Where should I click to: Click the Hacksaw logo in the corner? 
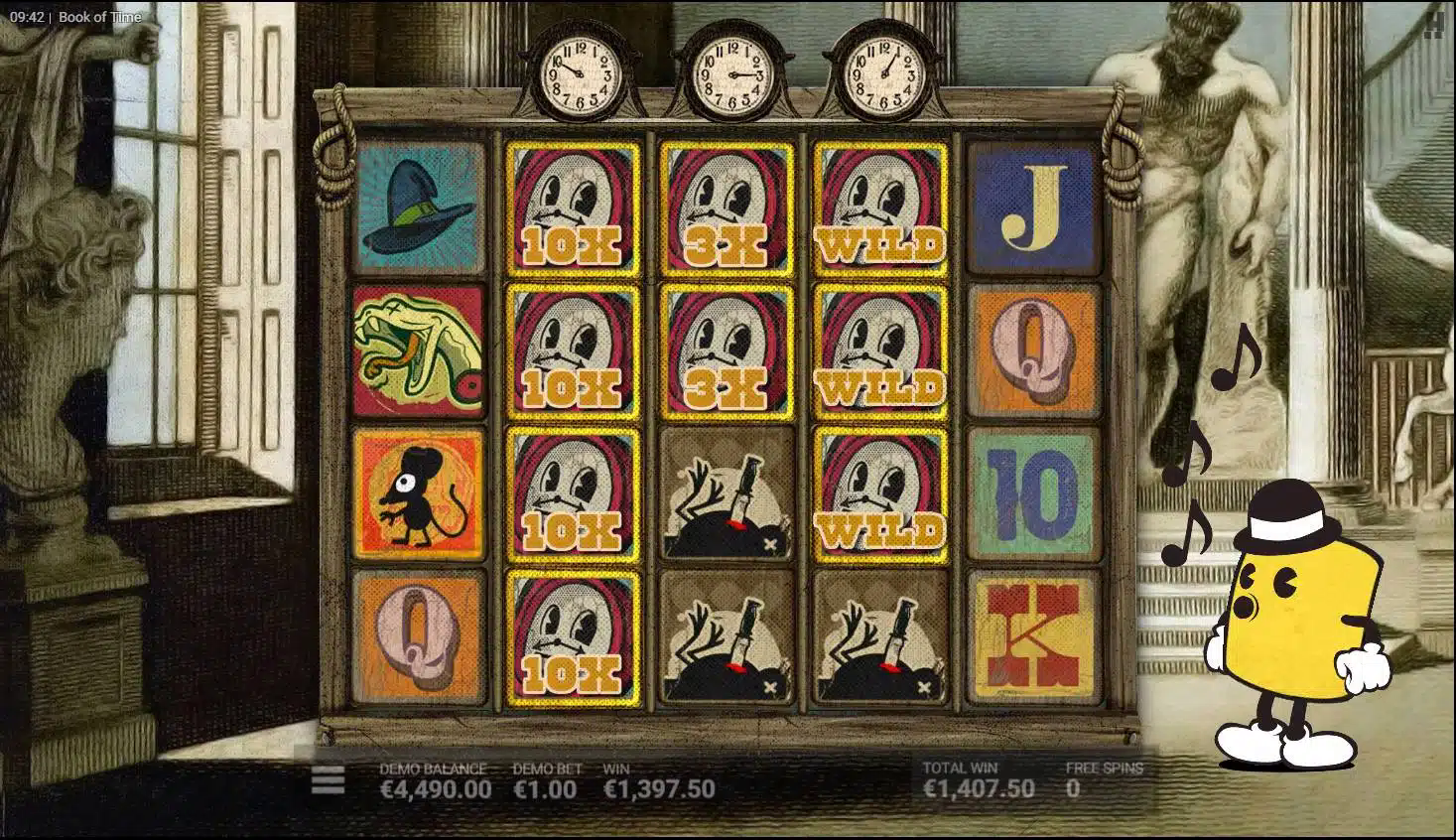[1433, 24]
